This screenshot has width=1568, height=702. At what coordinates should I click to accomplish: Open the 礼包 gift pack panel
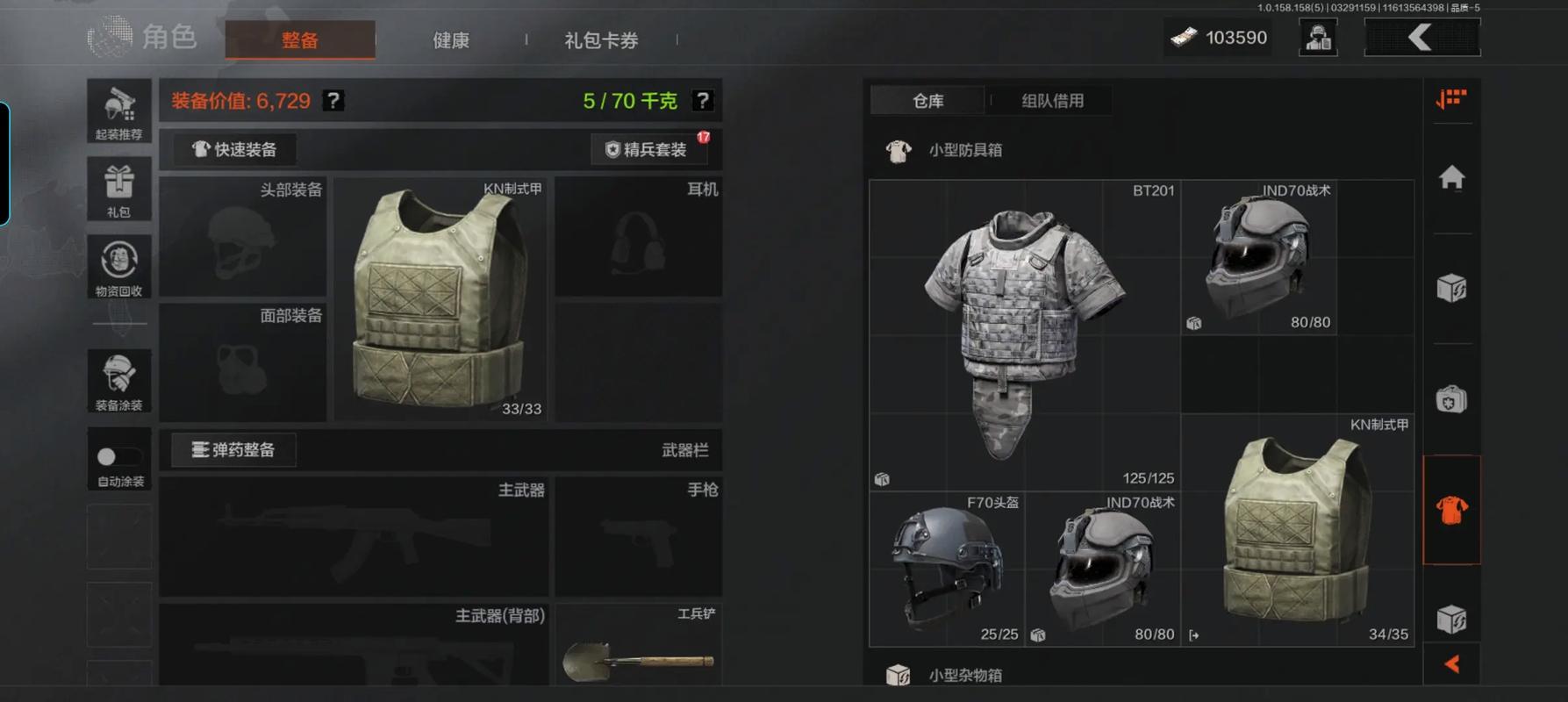click(118, 190)
